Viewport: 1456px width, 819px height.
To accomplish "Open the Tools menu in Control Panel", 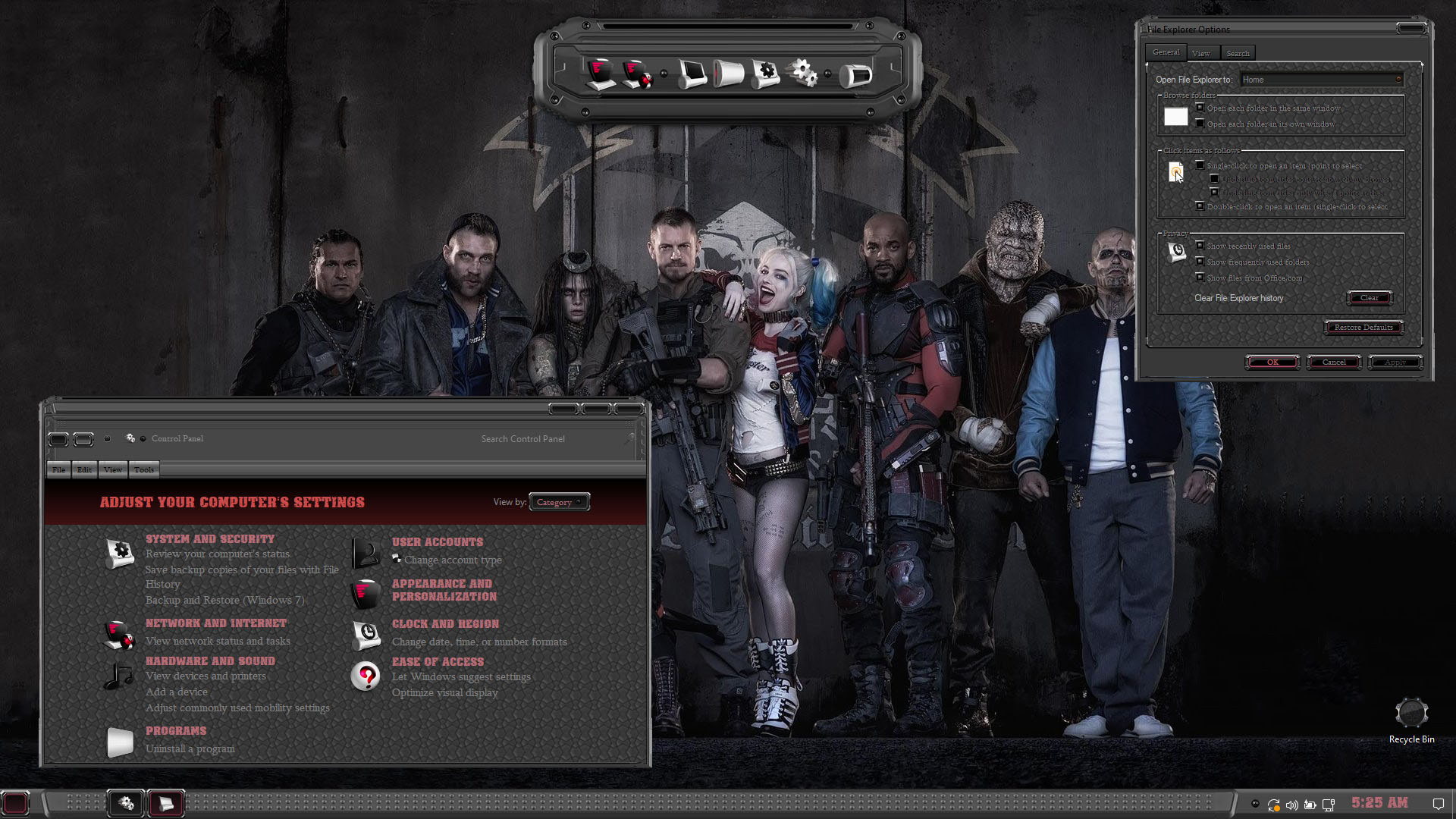I will pos(144,470).
